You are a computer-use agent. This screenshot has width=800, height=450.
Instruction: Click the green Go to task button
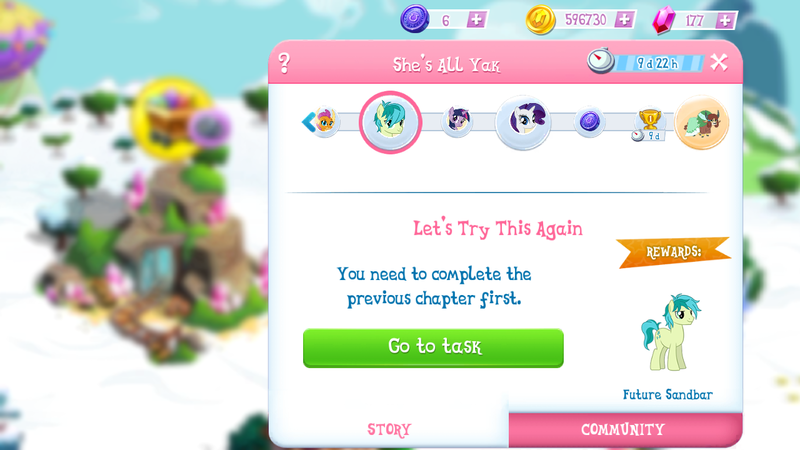(x=433, y=347)
